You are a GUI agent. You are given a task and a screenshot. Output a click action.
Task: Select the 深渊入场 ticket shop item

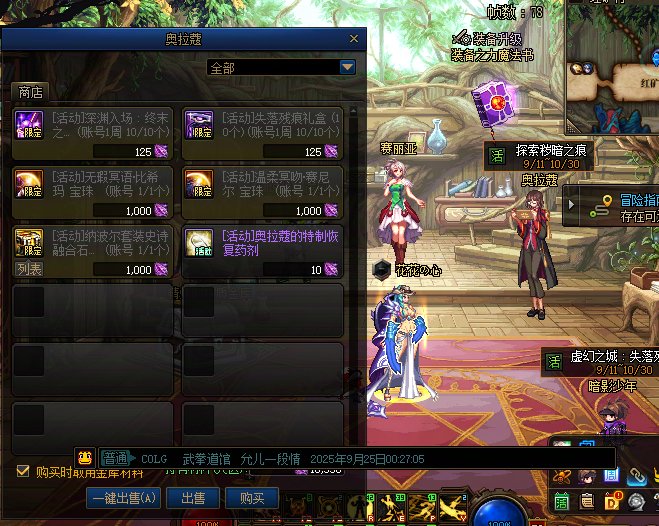click(93, 134)
